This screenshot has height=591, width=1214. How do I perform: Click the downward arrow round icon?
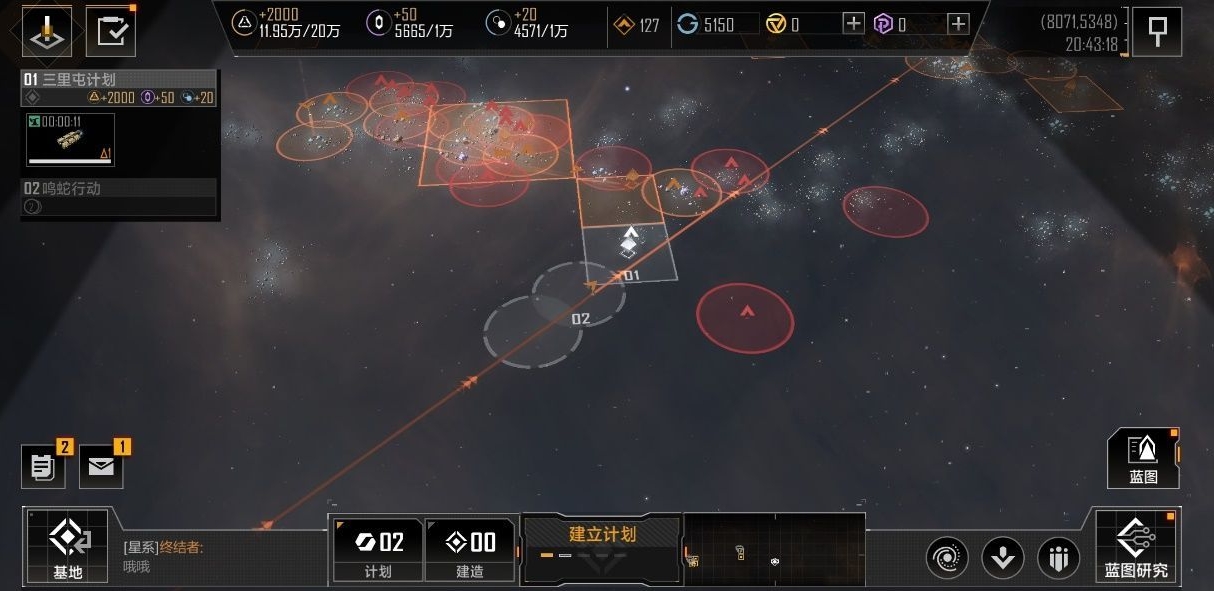[x=1002, y=557]
